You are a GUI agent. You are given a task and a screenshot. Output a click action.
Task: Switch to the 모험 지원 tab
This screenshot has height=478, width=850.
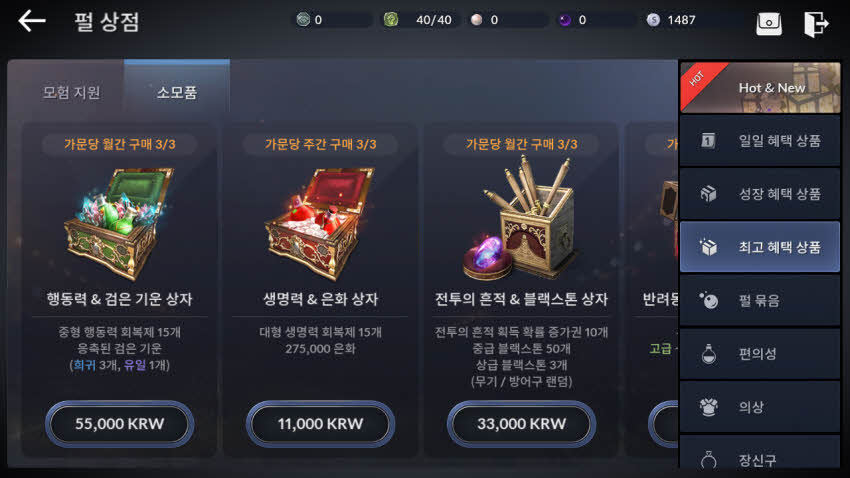pos(71,93)
